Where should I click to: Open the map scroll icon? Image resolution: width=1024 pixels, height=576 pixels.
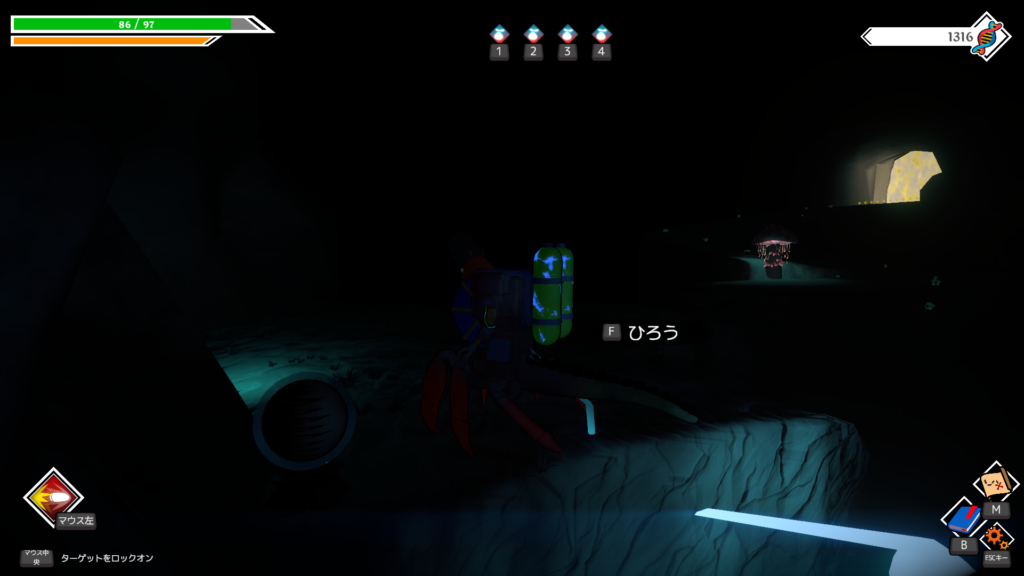[x=995, y=485]
